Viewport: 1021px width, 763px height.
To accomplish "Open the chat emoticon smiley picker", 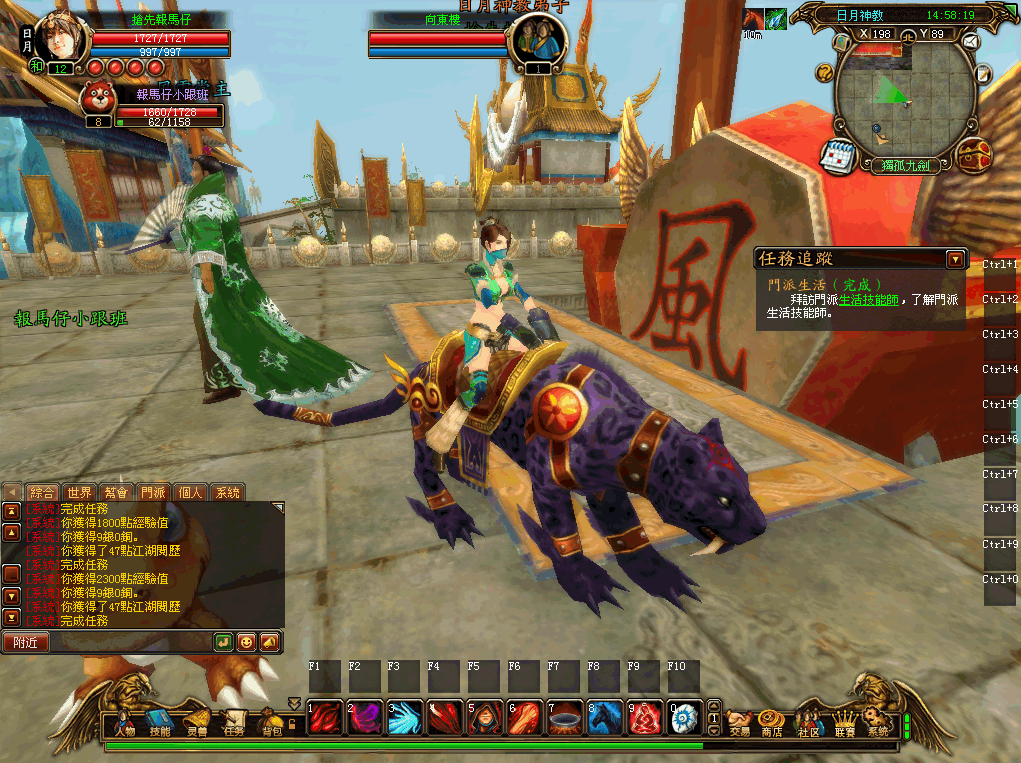I will click(246, 642).
